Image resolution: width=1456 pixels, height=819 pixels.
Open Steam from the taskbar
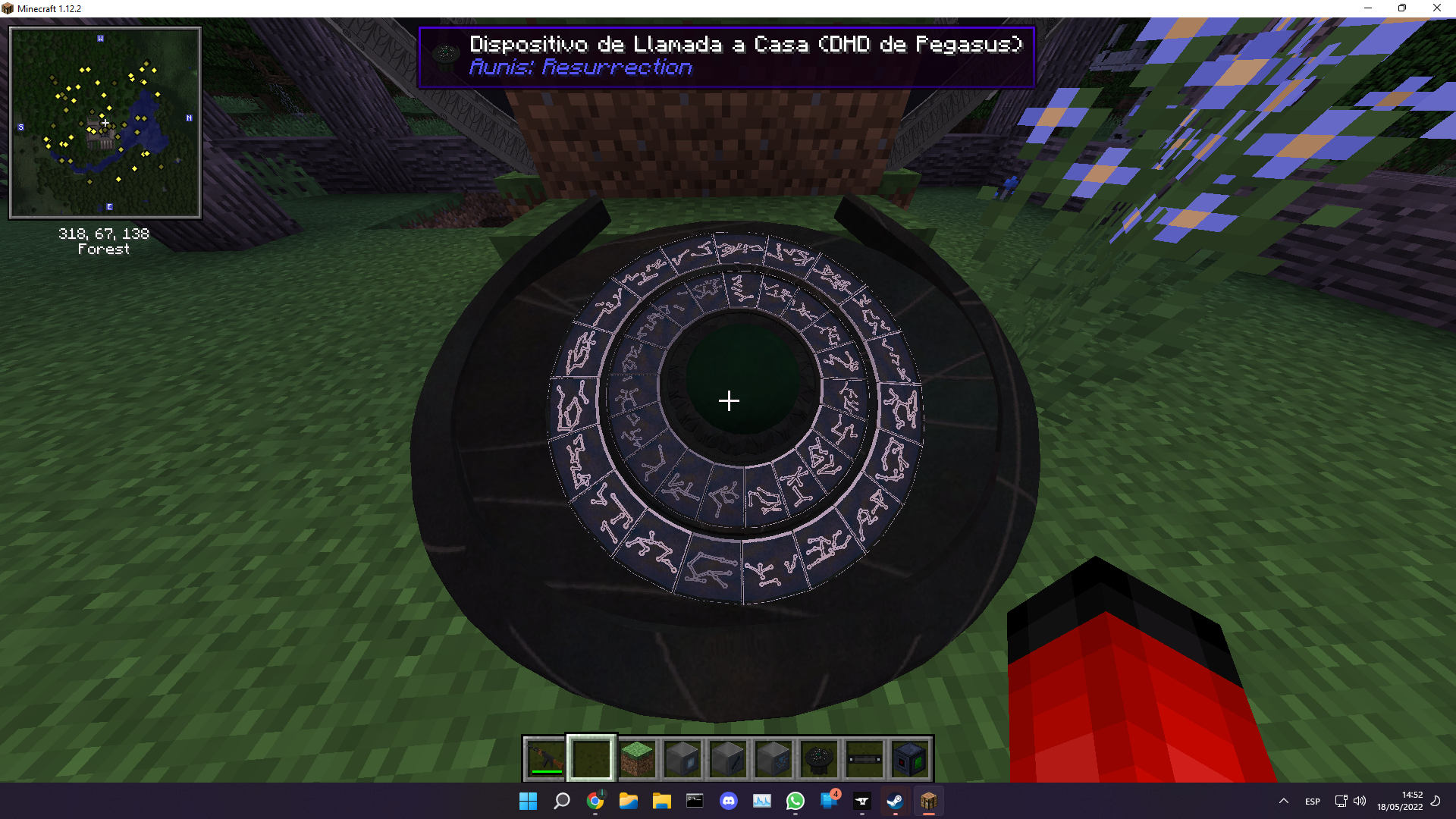coord(896,801)
